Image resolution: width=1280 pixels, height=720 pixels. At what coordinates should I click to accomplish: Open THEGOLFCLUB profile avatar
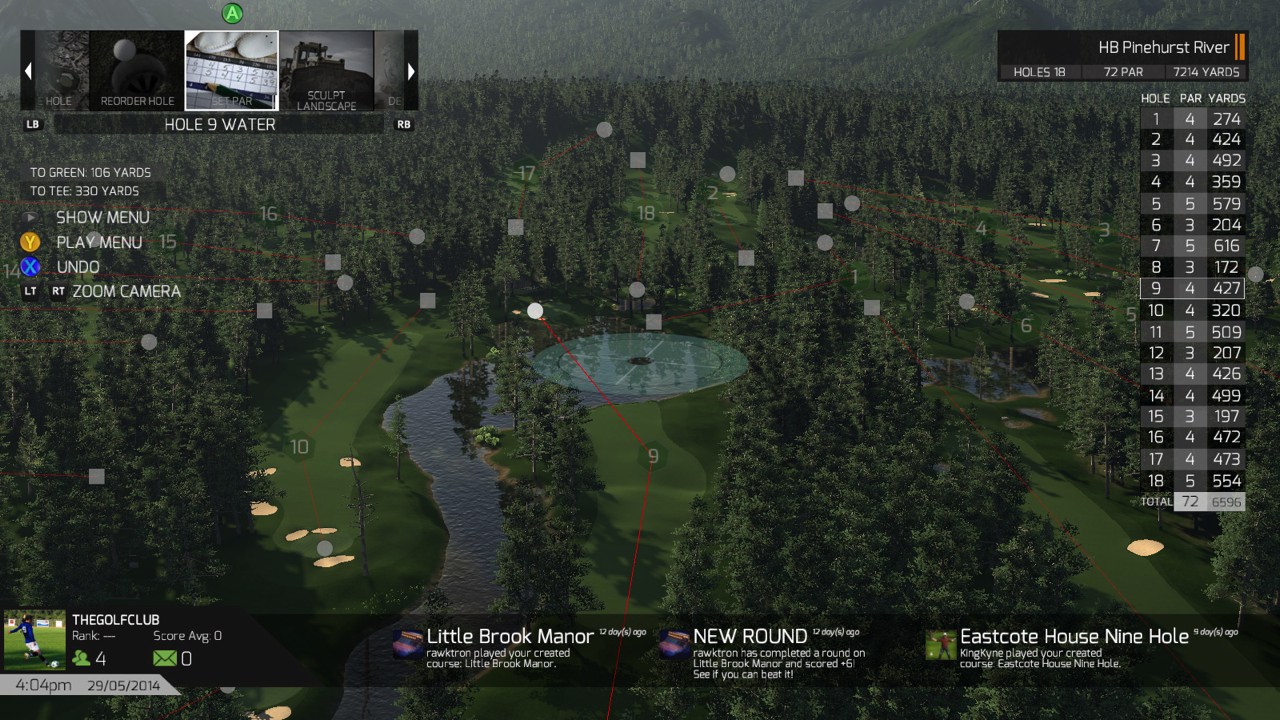[35, 641]
